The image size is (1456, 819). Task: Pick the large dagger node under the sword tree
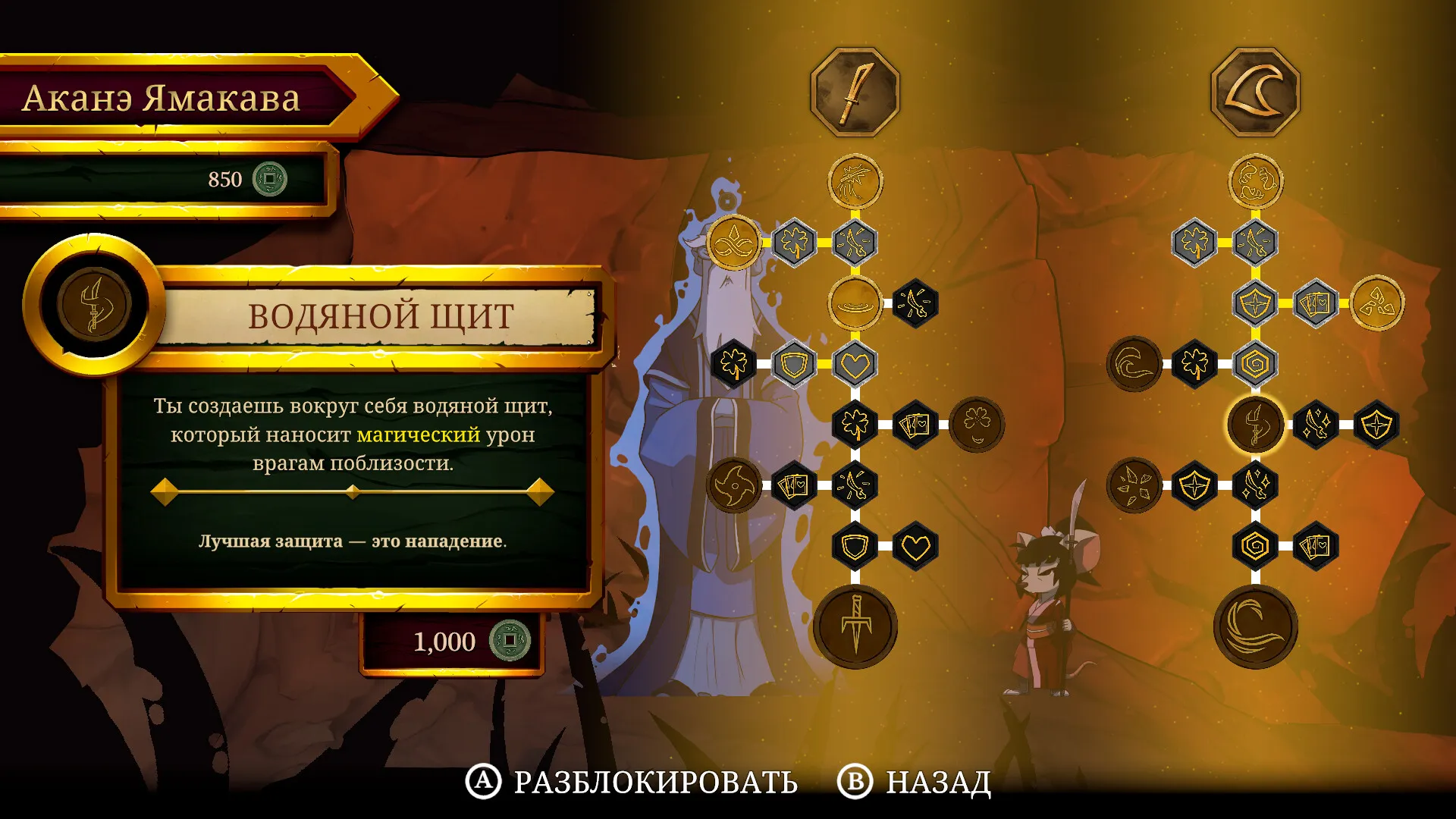click(x=855, y=626)
